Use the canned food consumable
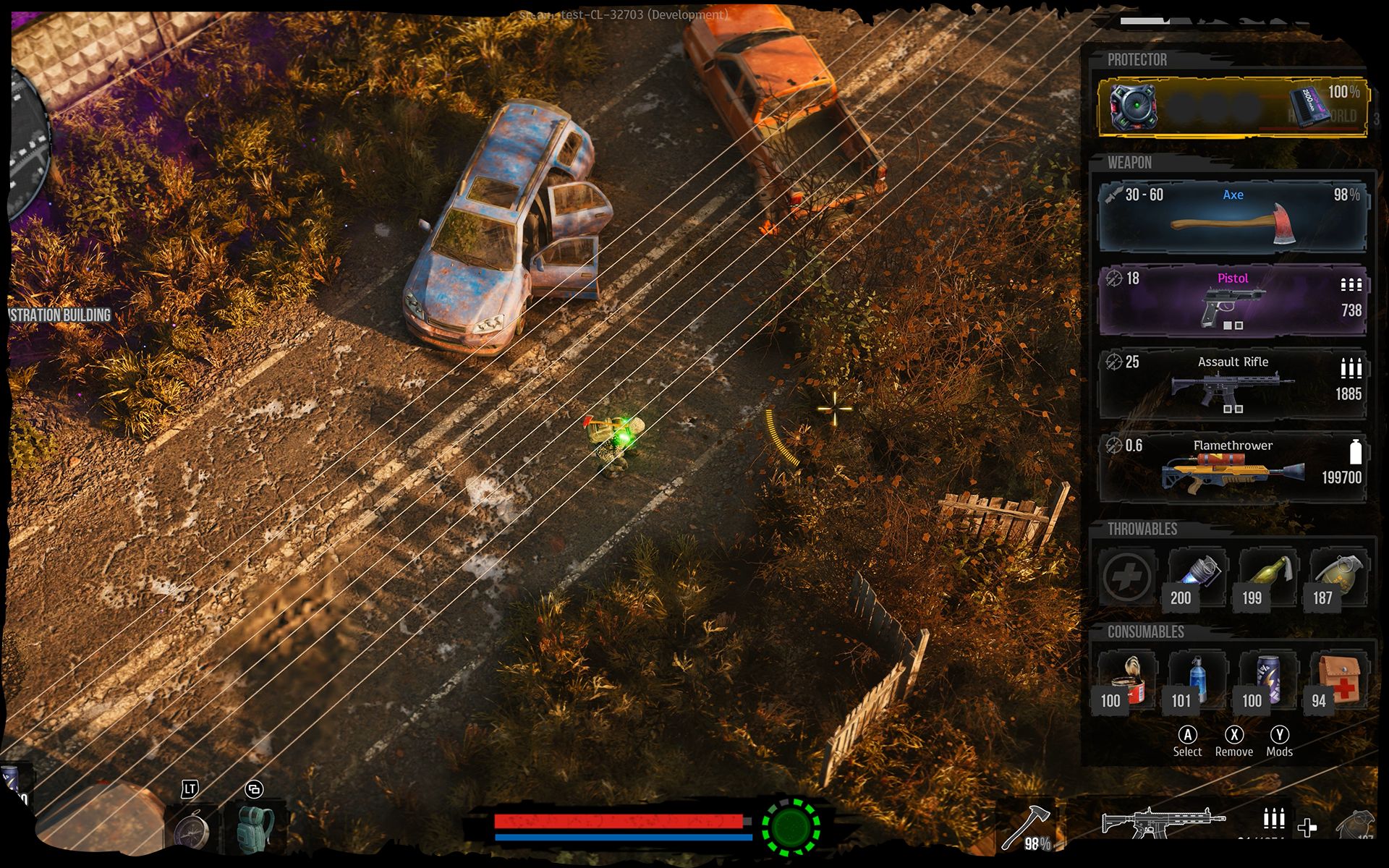 click(1126, 681)
